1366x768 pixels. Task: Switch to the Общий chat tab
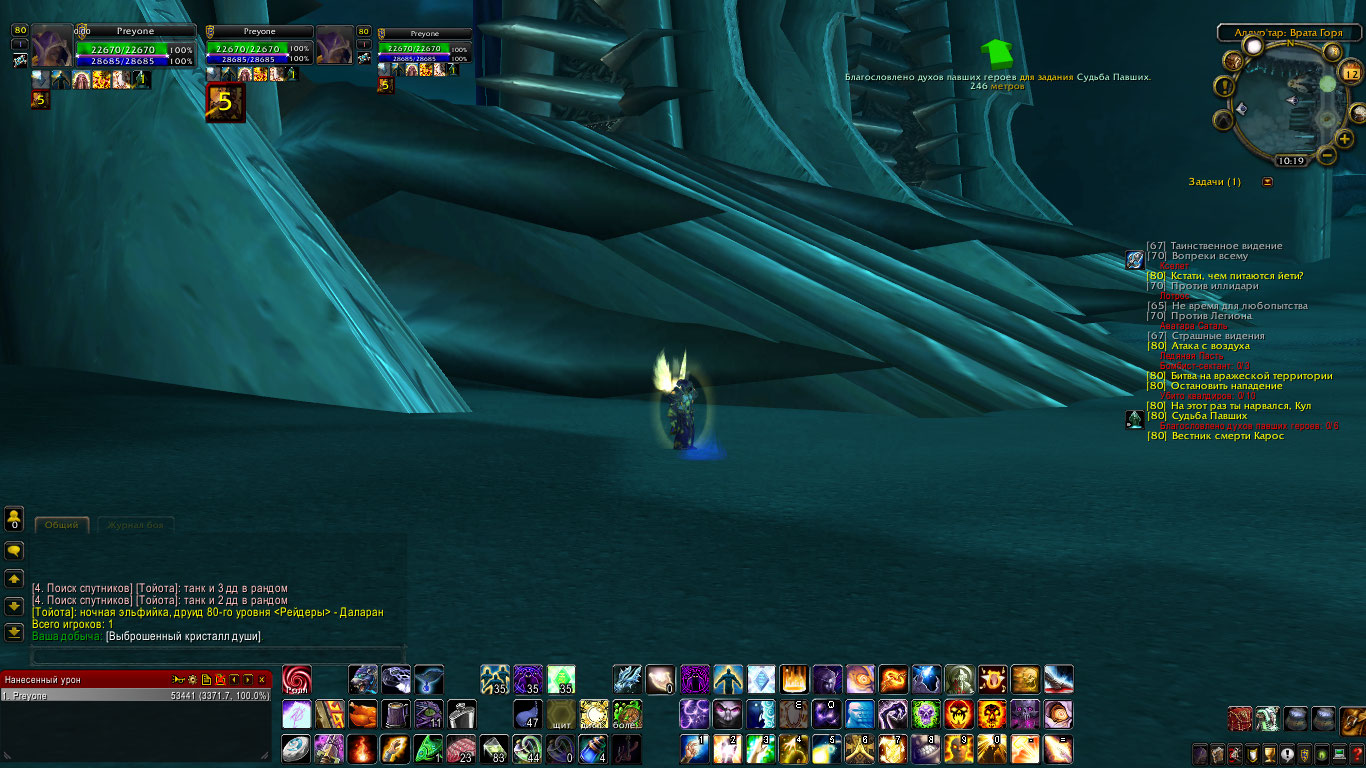click(x=61, y=525)
